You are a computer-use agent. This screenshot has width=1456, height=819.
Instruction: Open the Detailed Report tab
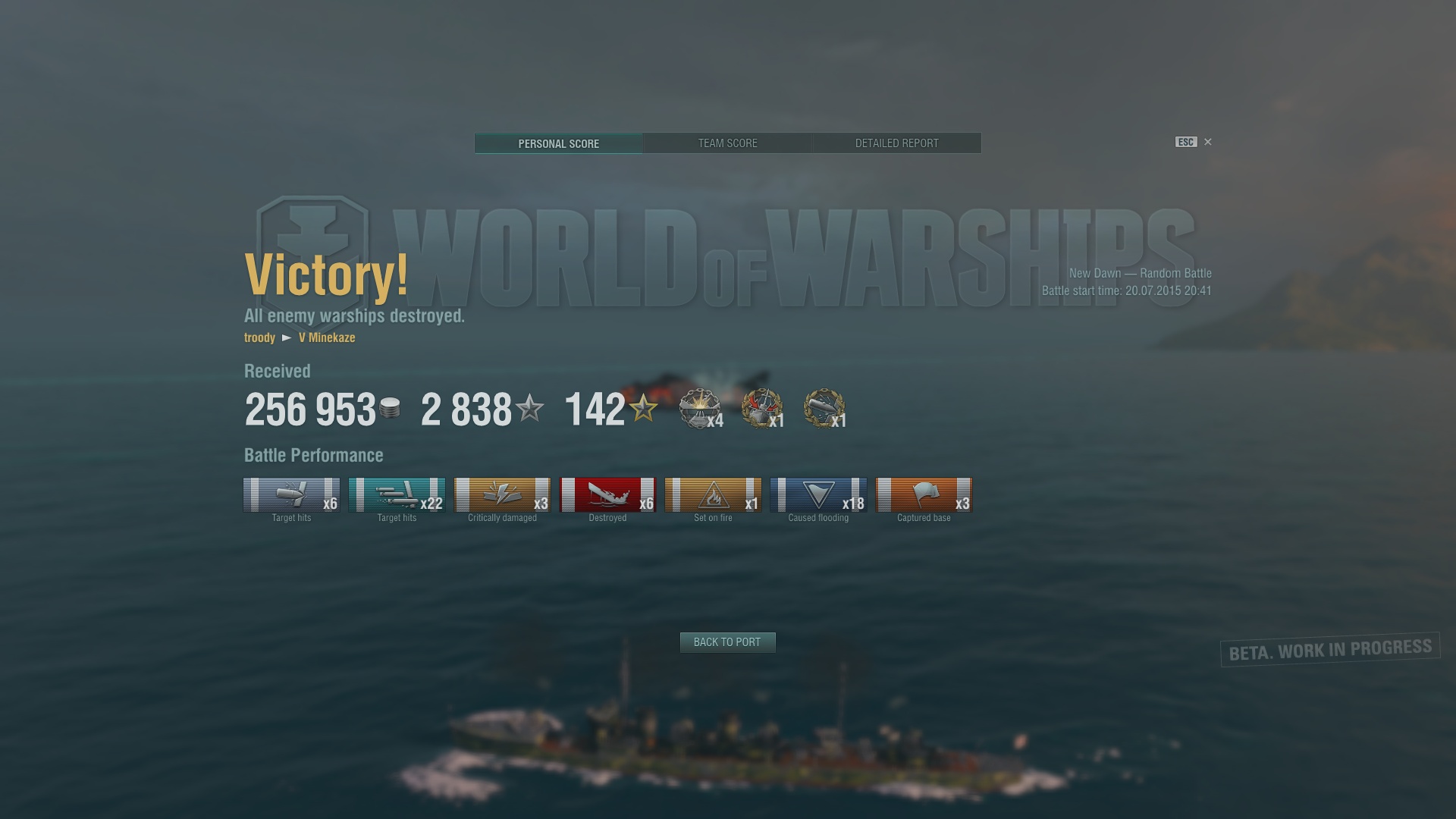pos(896,143)
